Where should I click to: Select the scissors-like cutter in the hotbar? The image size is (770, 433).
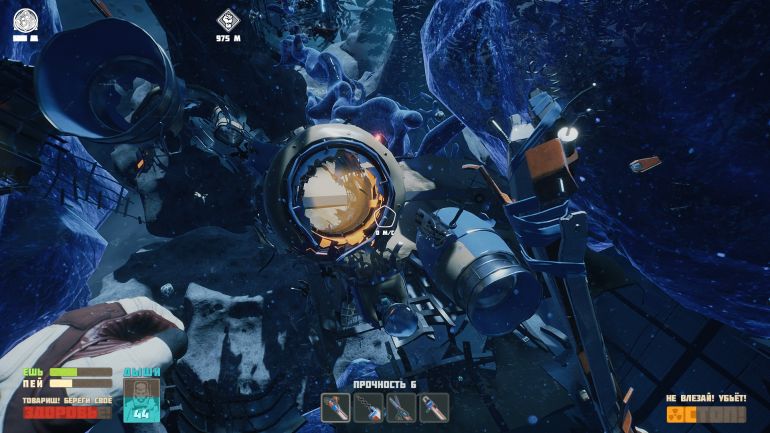click(401, 407)
